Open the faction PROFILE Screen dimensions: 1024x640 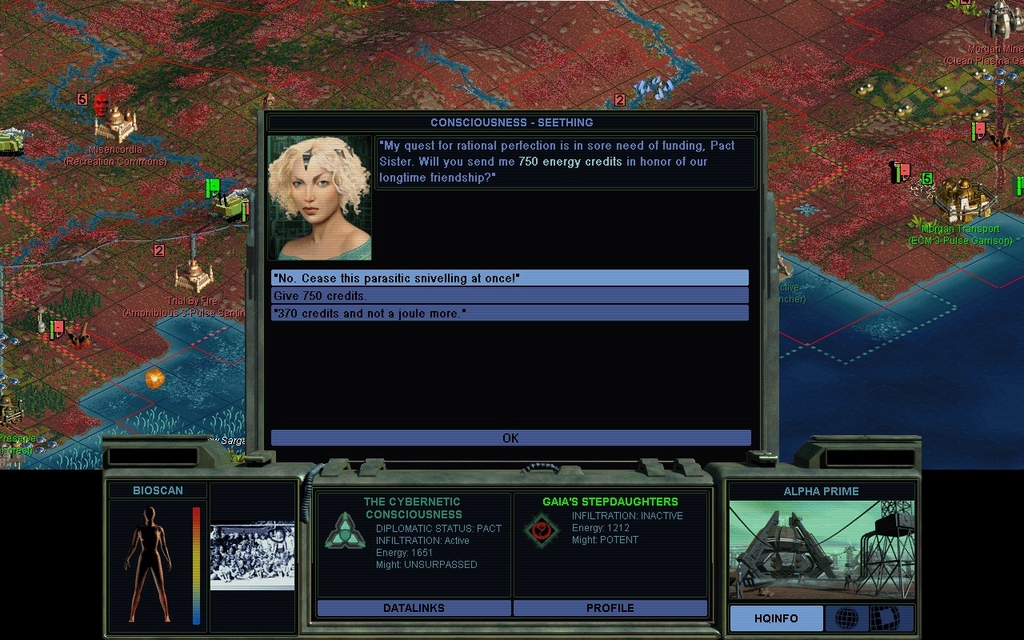point(610,608)
